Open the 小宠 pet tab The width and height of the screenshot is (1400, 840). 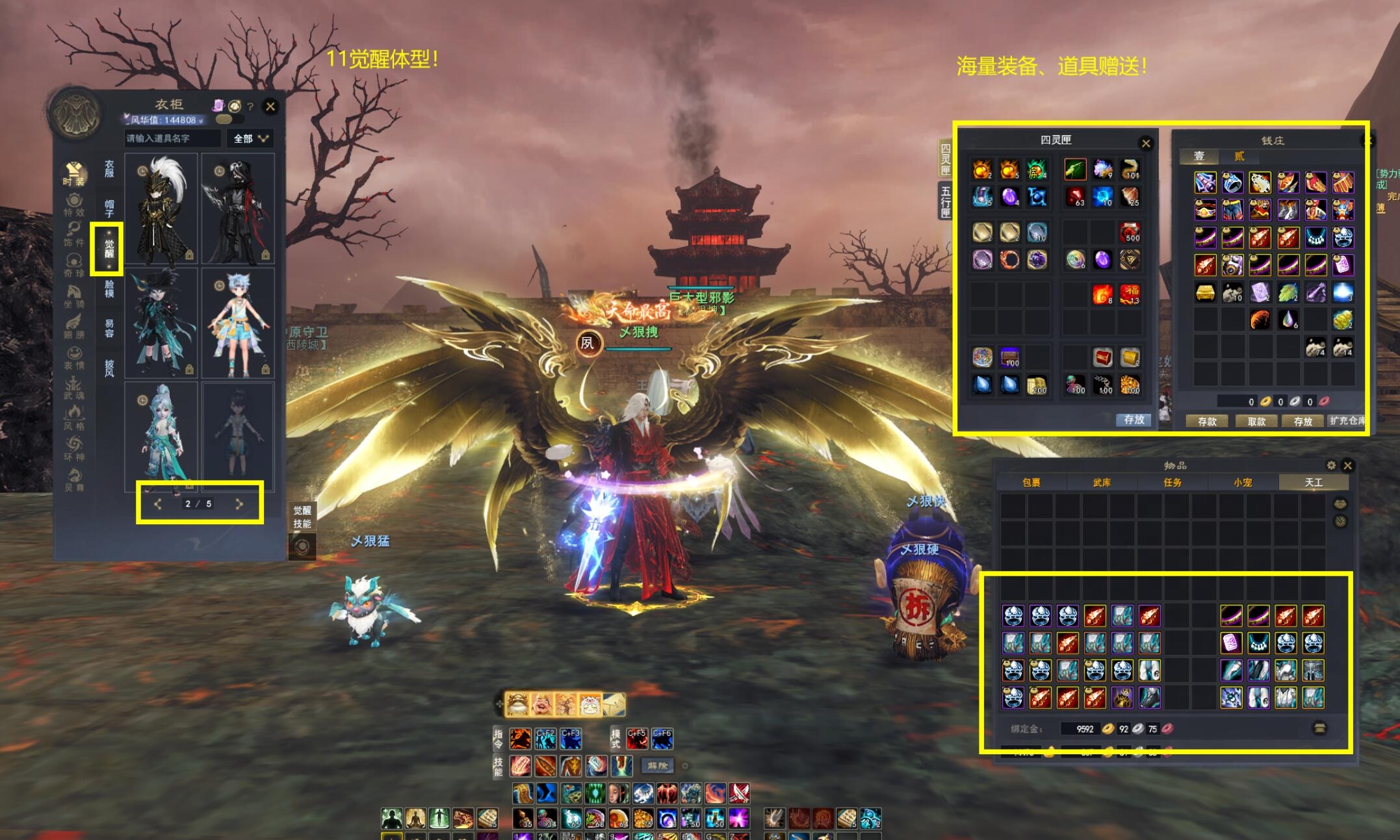1243,482
